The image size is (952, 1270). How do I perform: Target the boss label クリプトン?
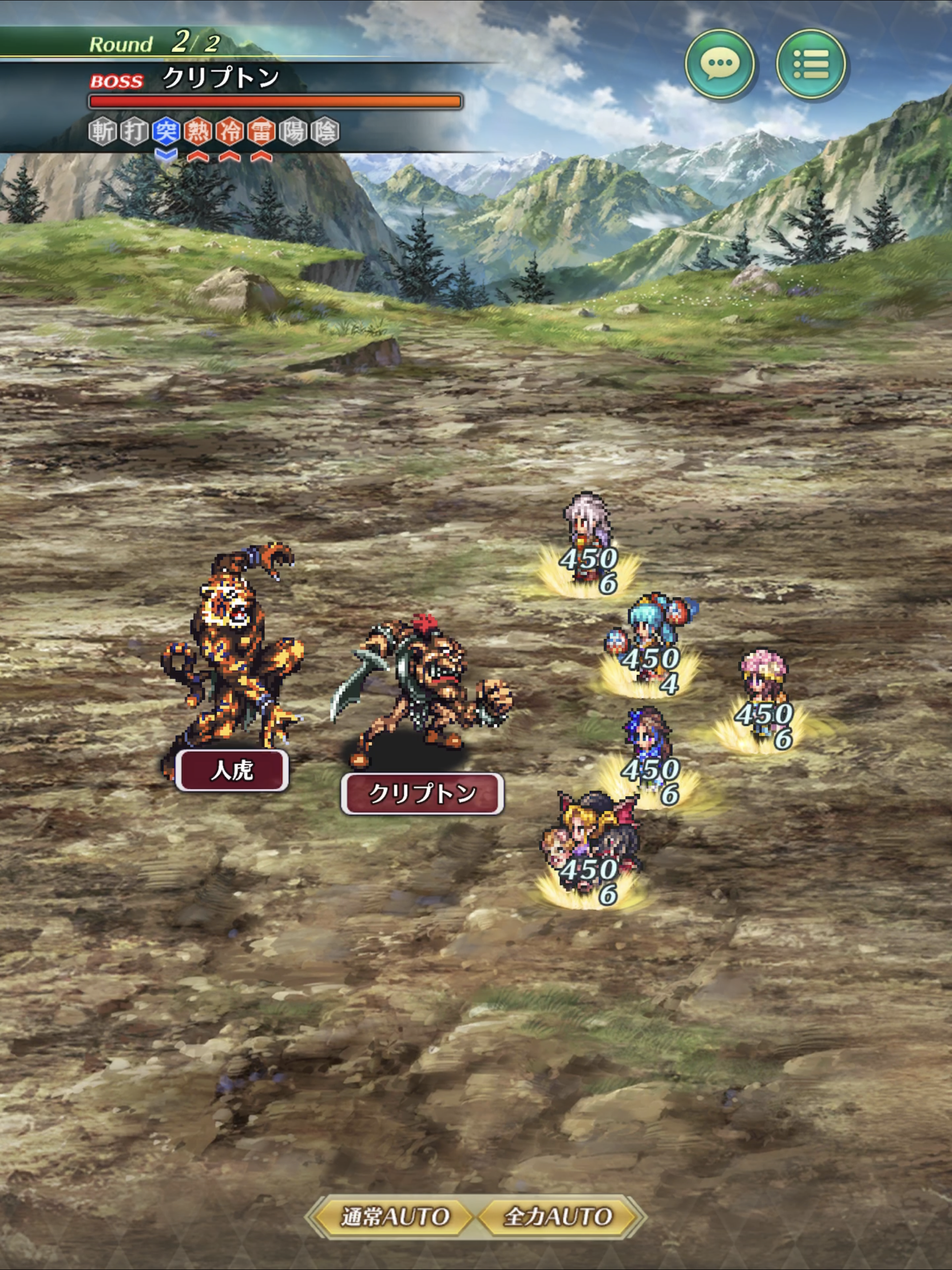422,794
